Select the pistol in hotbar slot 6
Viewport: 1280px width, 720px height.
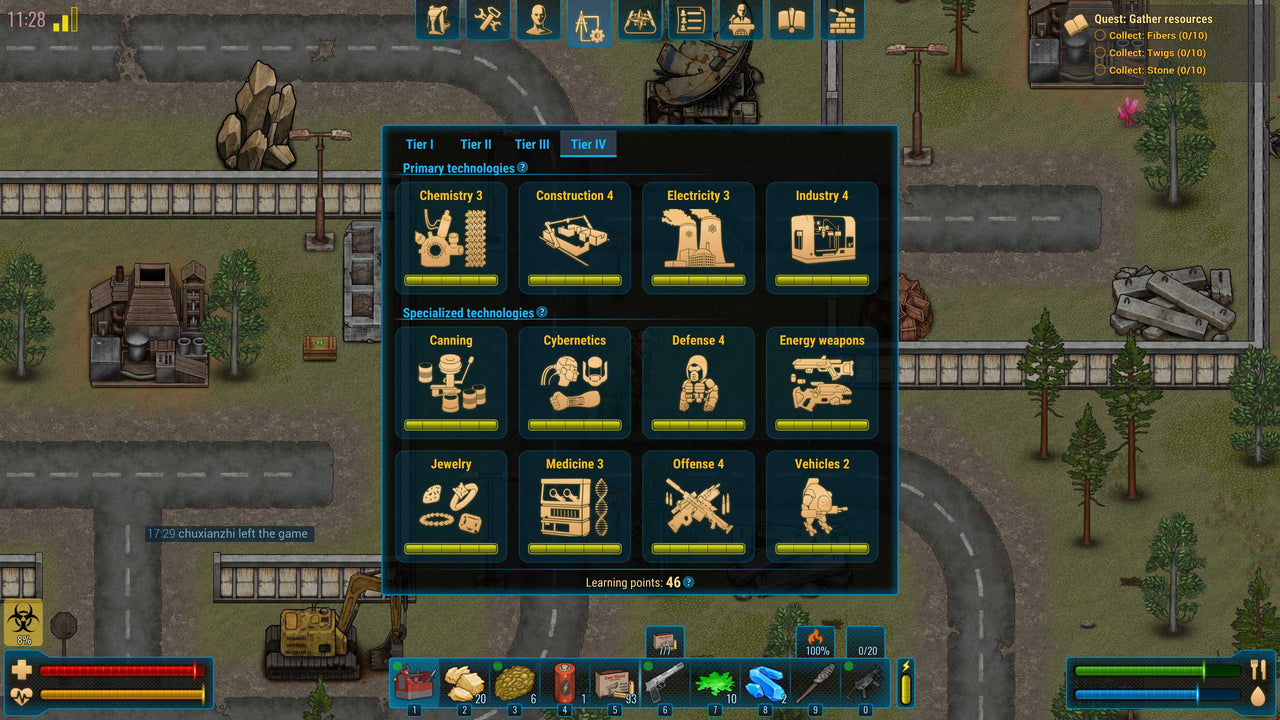[663, 683]
